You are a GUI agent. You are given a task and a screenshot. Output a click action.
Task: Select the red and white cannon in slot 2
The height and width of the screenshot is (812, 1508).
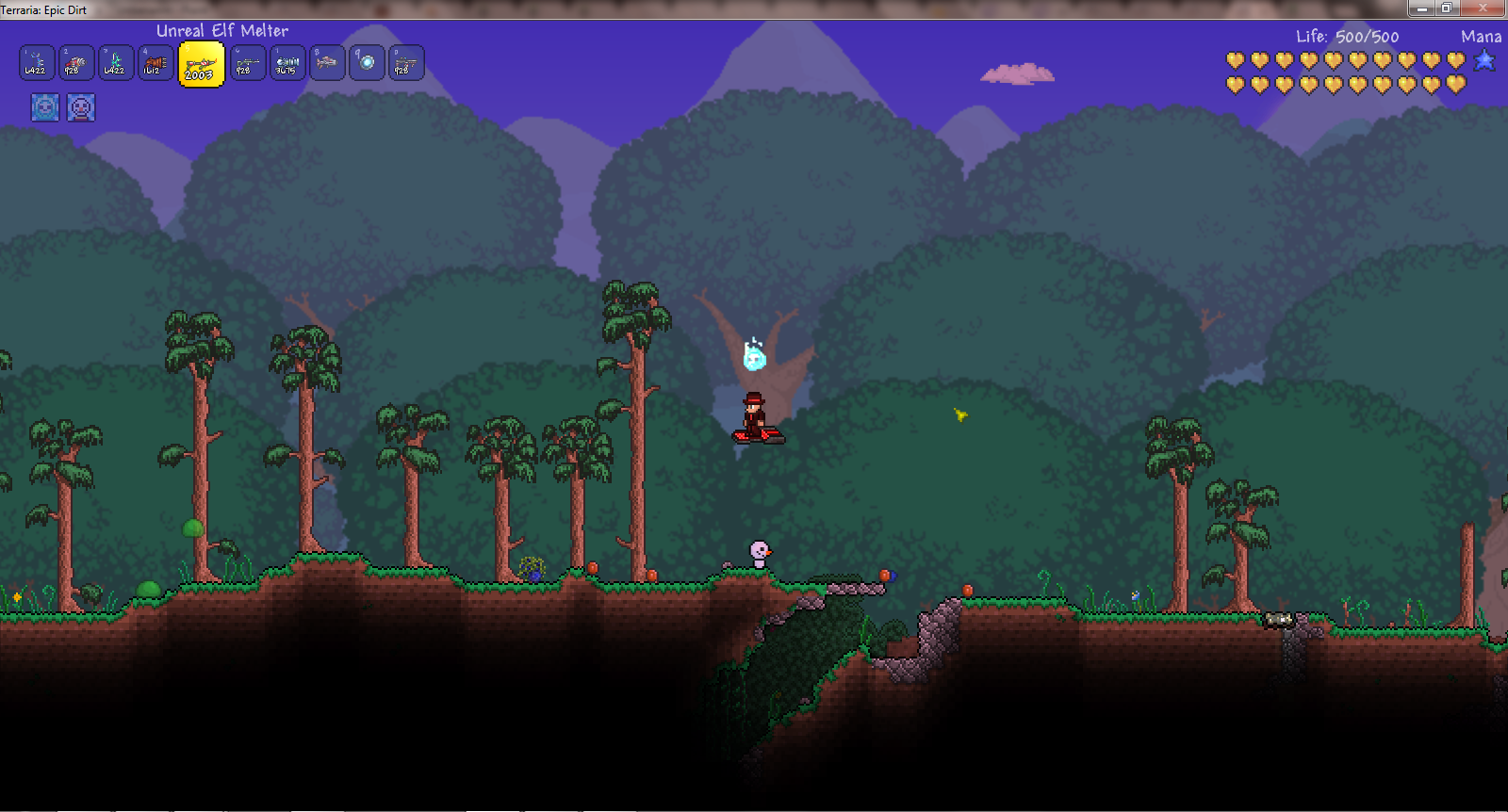coord(76,63)
